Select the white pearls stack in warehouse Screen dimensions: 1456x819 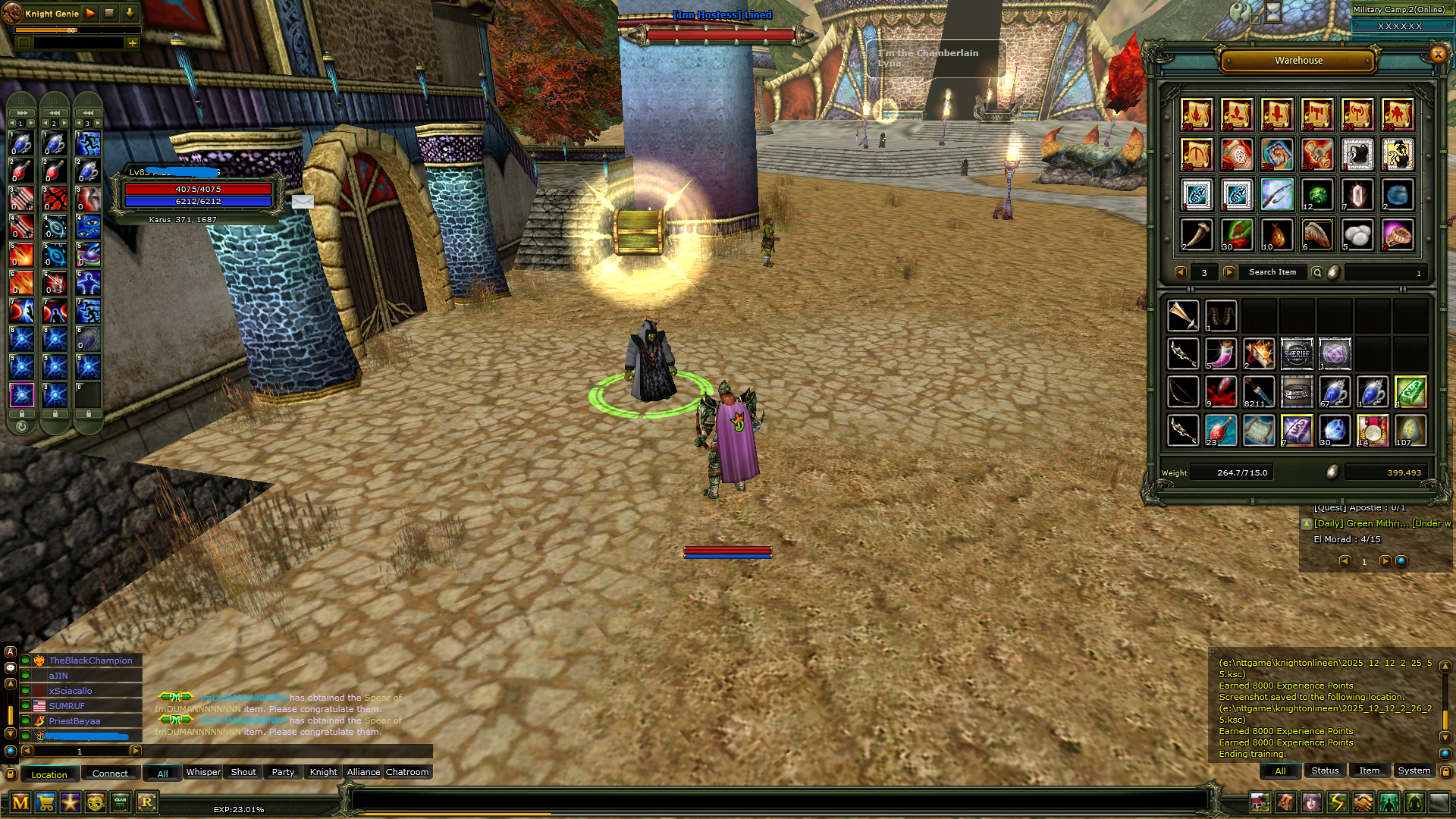(1357, 235)
